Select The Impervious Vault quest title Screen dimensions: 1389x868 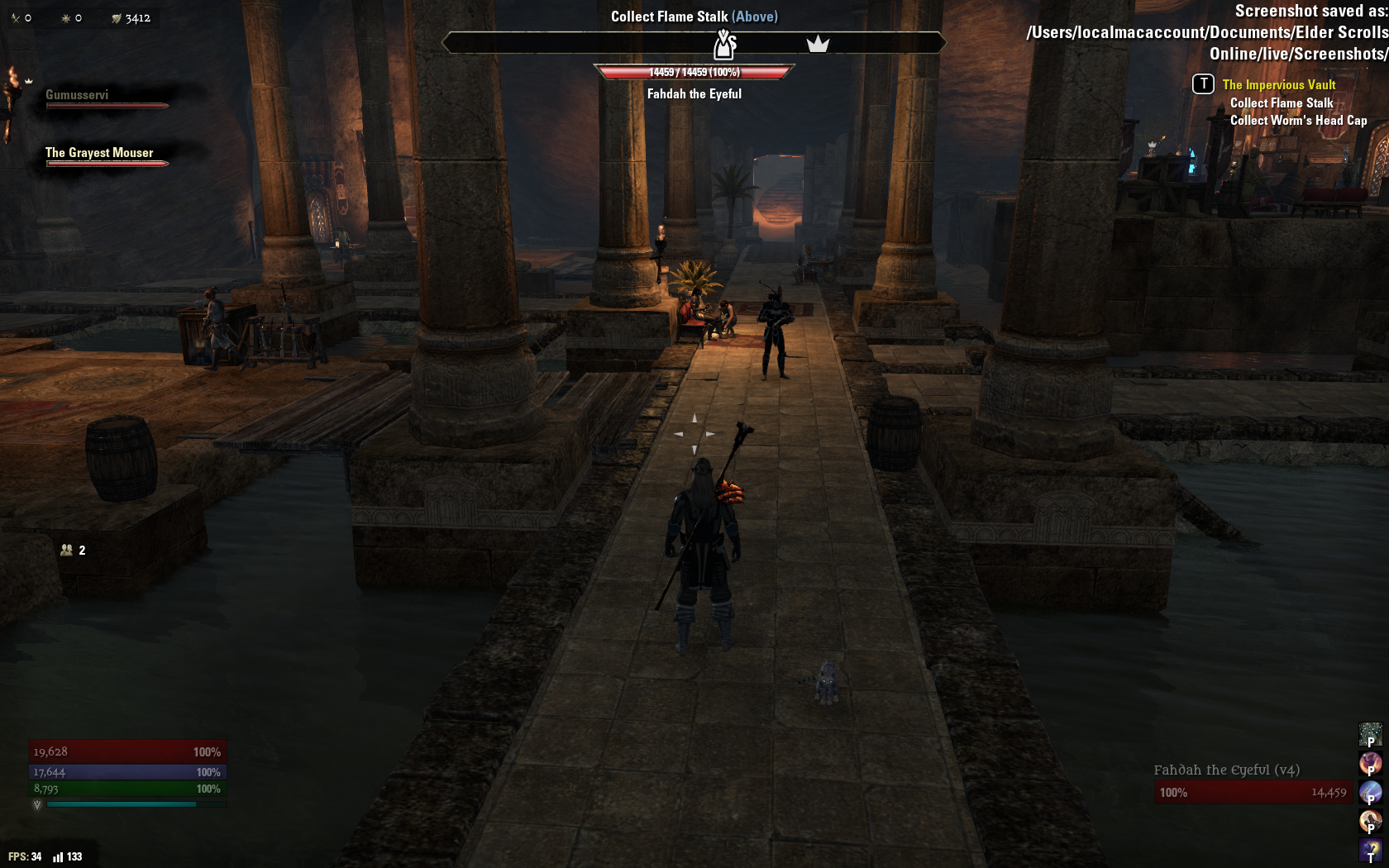1278,84
